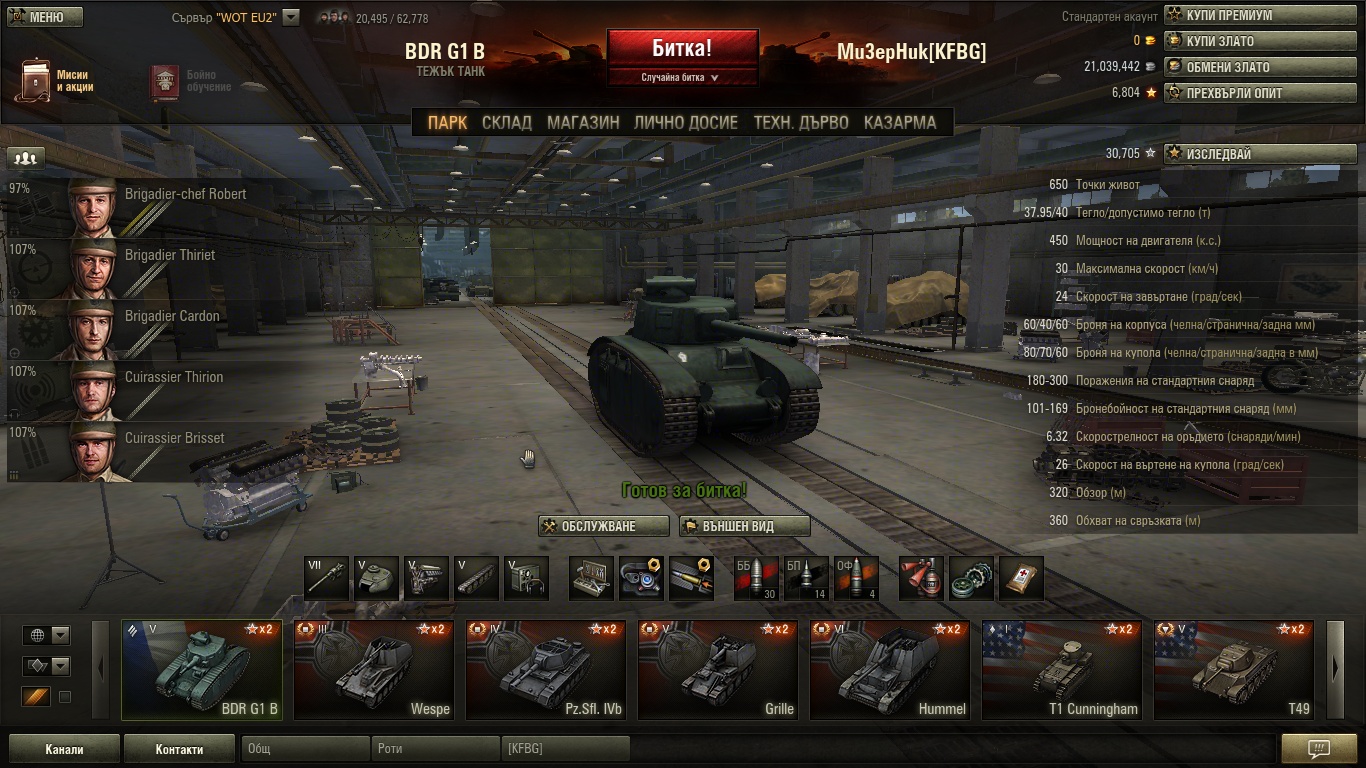Viewport: 1366px width, 768px height.
Task: Switch to the СКЛАД tab
Action: click(x=507, y=123)
